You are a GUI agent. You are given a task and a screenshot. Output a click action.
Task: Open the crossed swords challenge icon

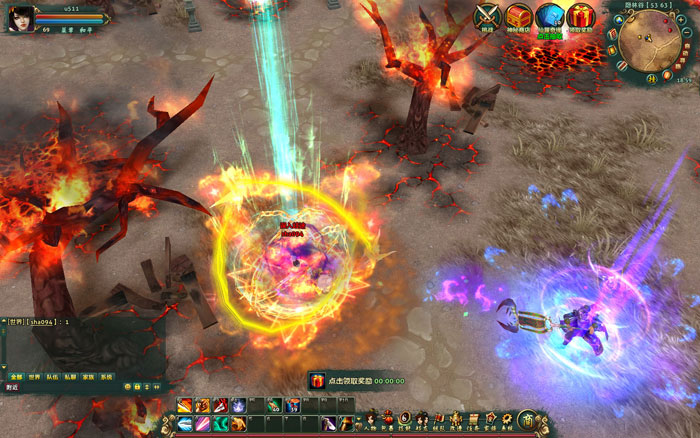487,16
